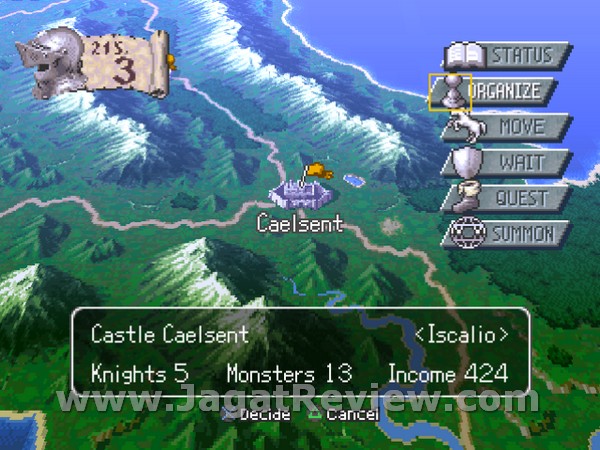Select Castle Caelsent on the map
The height and width of the screenshot is (450, 600).
tap(300, 190)
